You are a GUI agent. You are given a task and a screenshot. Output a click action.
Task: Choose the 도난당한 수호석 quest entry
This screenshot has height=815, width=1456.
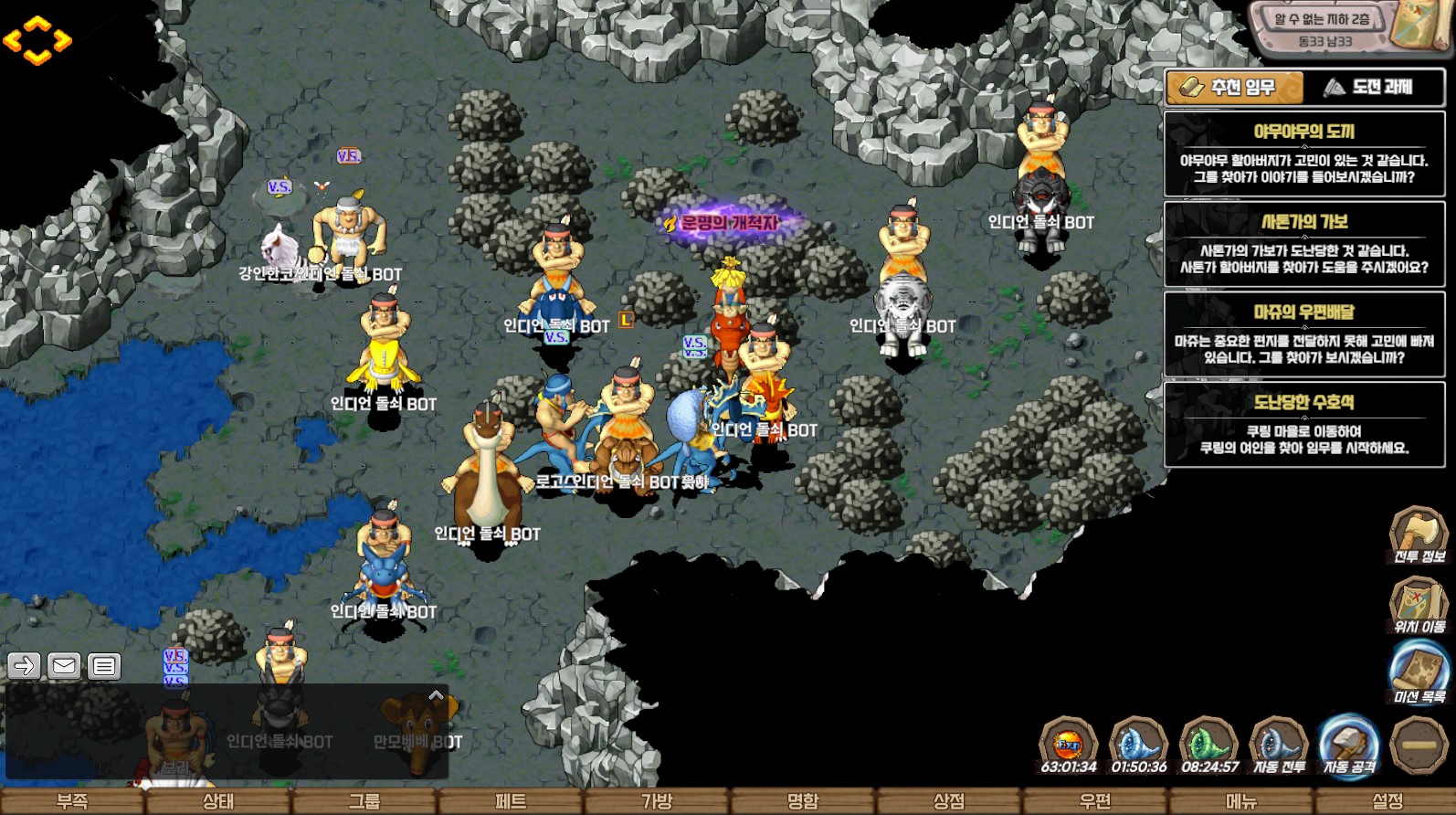click(x=1303, y=425)
